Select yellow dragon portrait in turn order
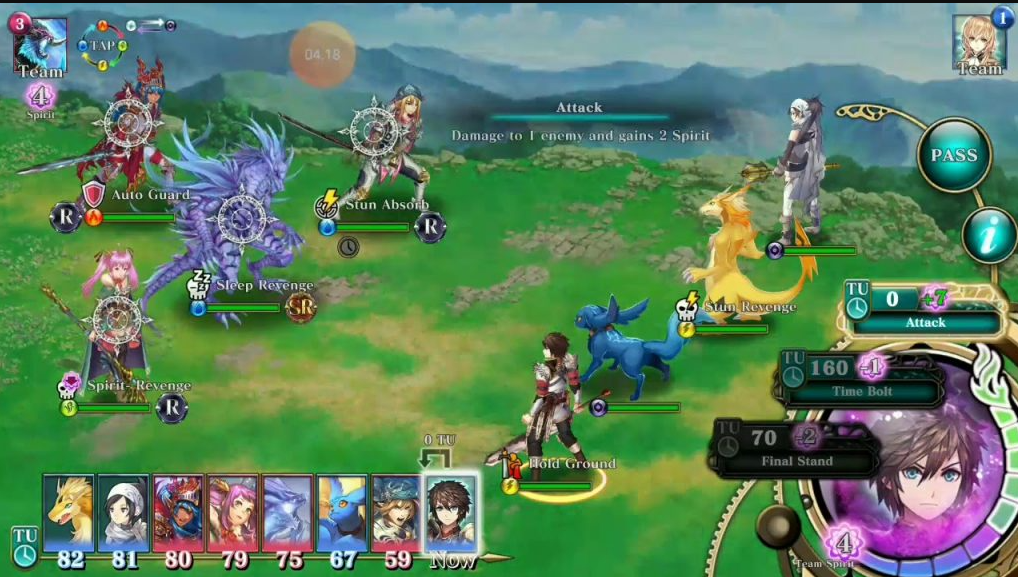 69,512
